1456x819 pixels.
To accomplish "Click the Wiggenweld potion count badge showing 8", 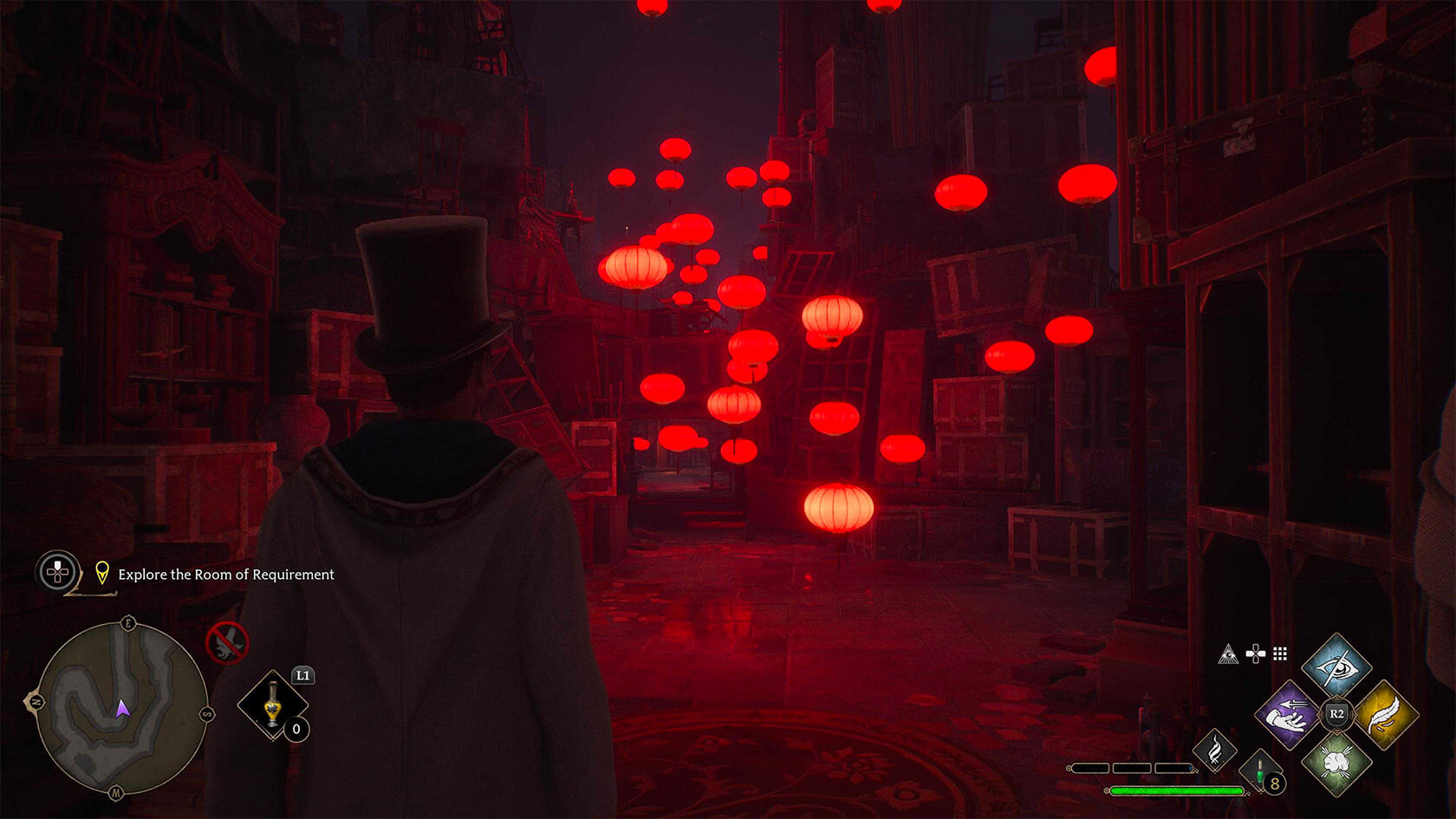I will pos(1274,784).
